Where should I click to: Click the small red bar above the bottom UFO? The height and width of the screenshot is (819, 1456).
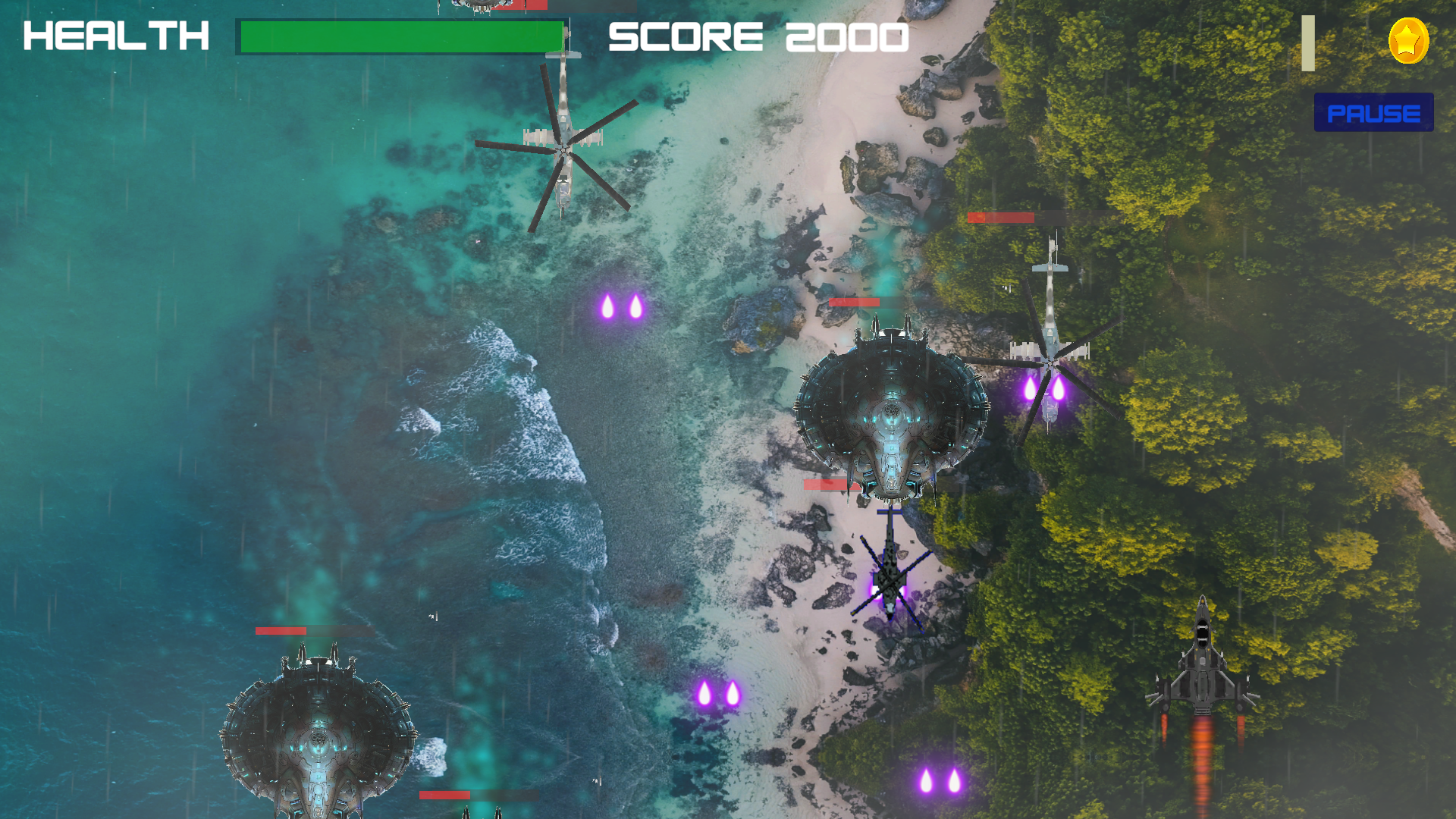pos(444,794)
